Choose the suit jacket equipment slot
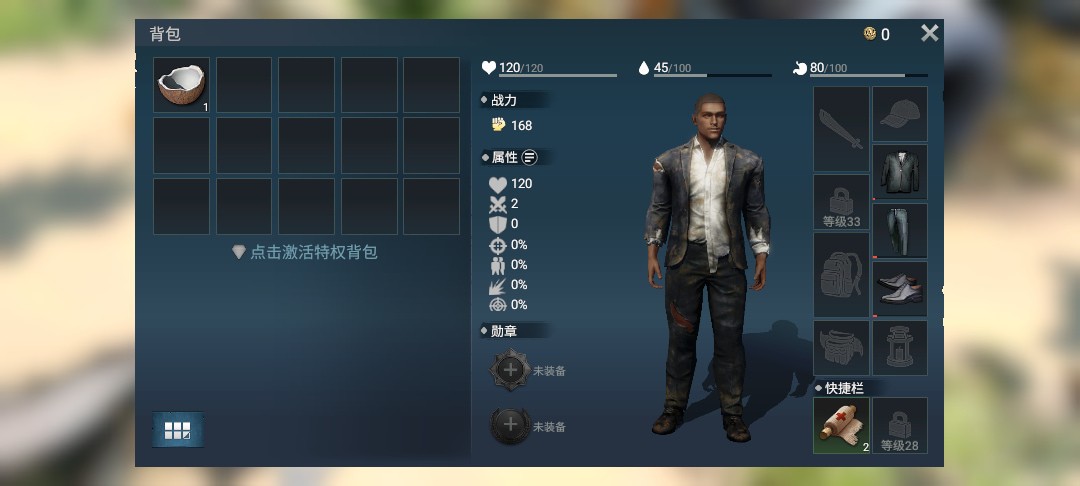This screenshot has width=1080, height=486. [900, 171]
